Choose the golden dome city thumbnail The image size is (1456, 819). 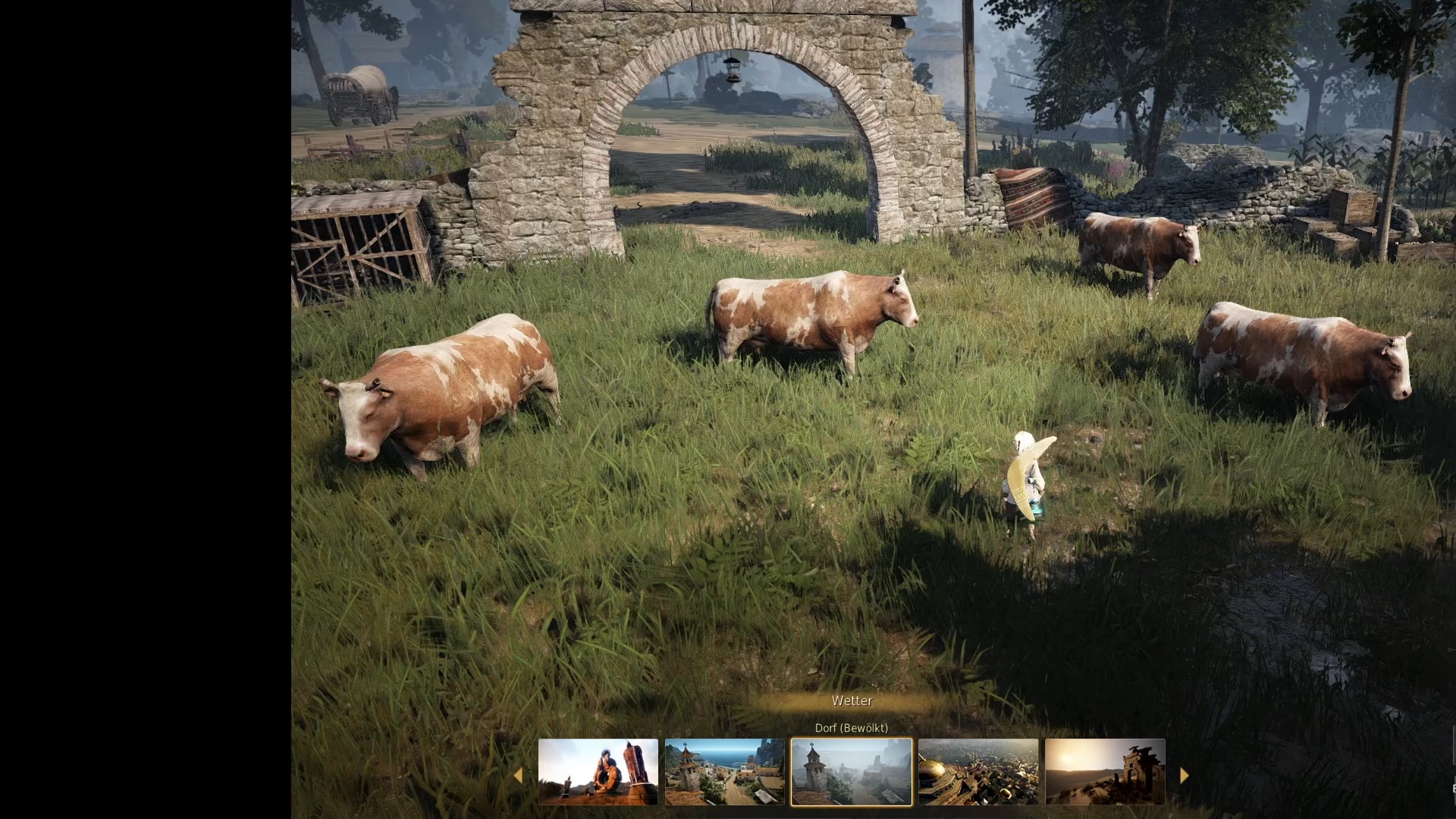(x=977, y=772)
